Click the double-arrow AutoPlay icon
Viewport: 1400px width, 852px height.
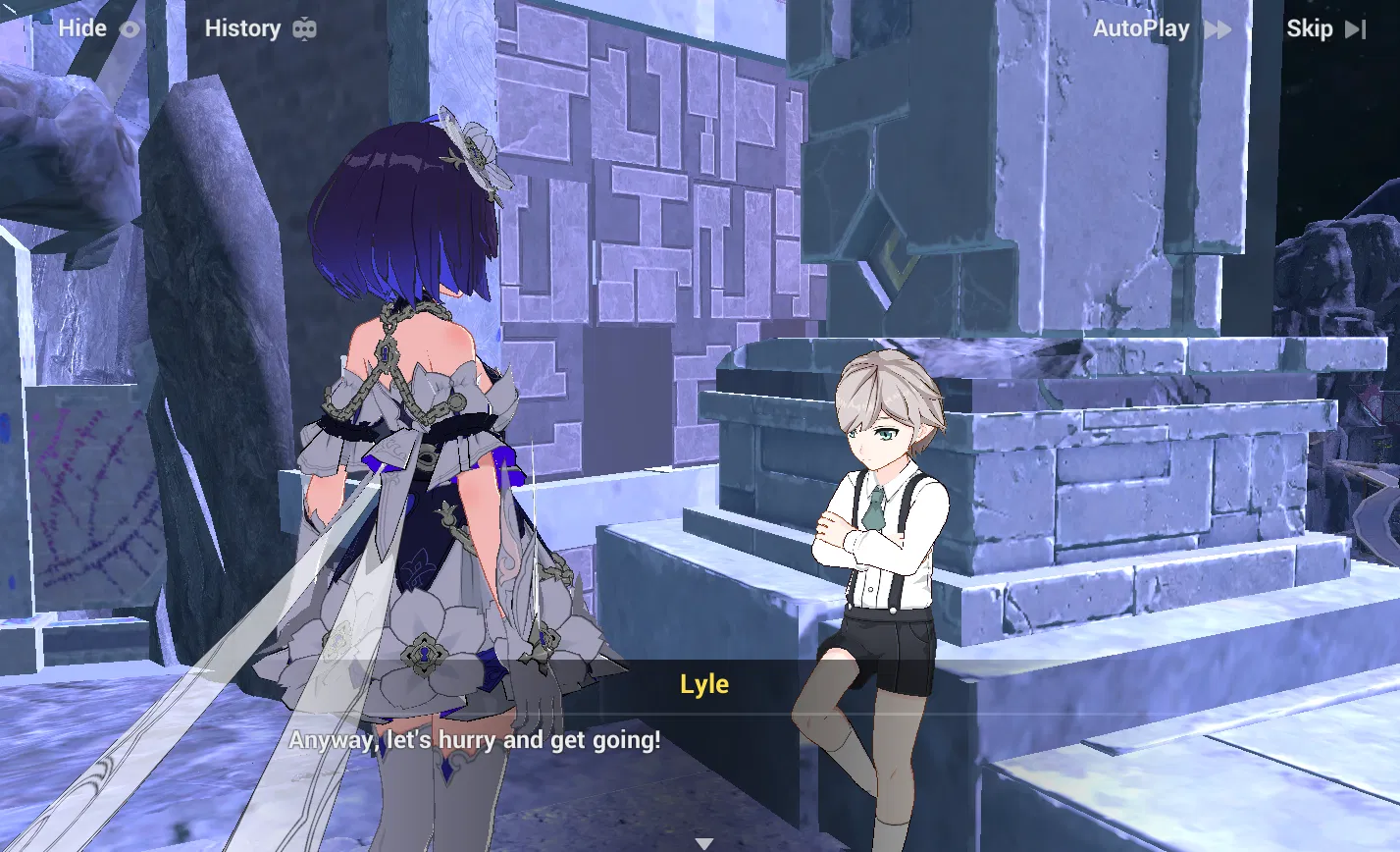(x=1217, y=28)
